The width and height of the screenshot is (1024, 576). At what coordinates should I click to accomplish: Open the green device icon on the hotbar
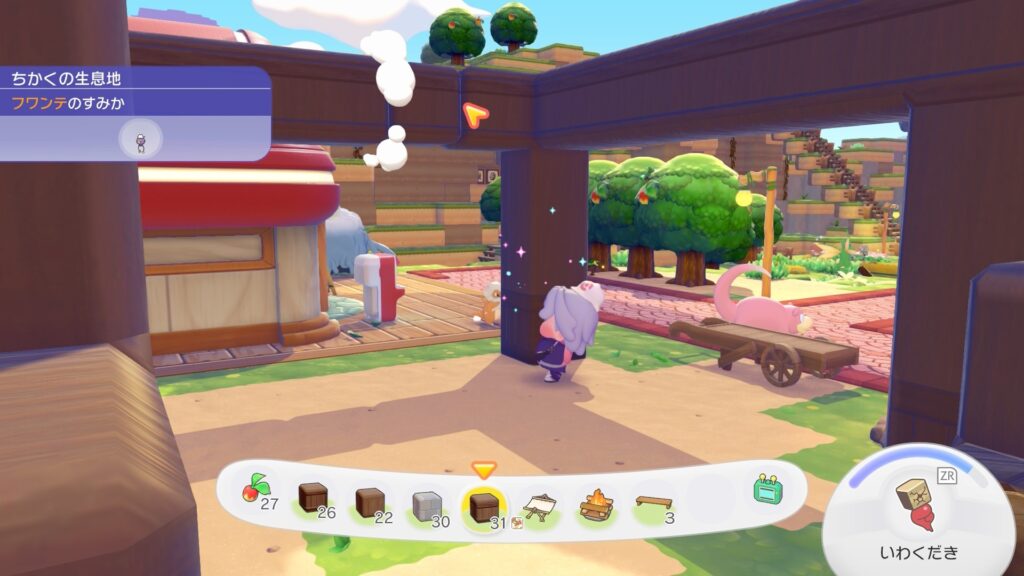[768, 490]
